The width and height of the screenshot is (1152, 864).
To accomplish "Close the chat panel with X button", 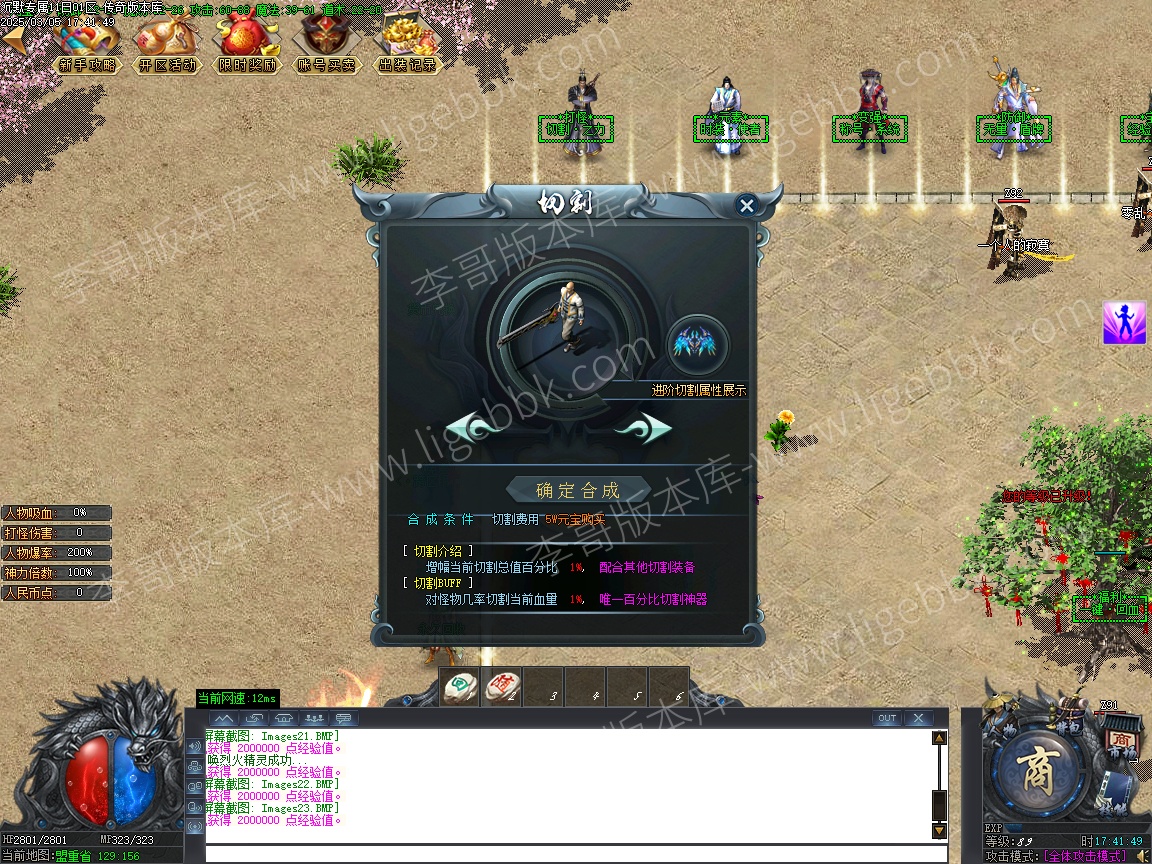I will tap(917, 718).
